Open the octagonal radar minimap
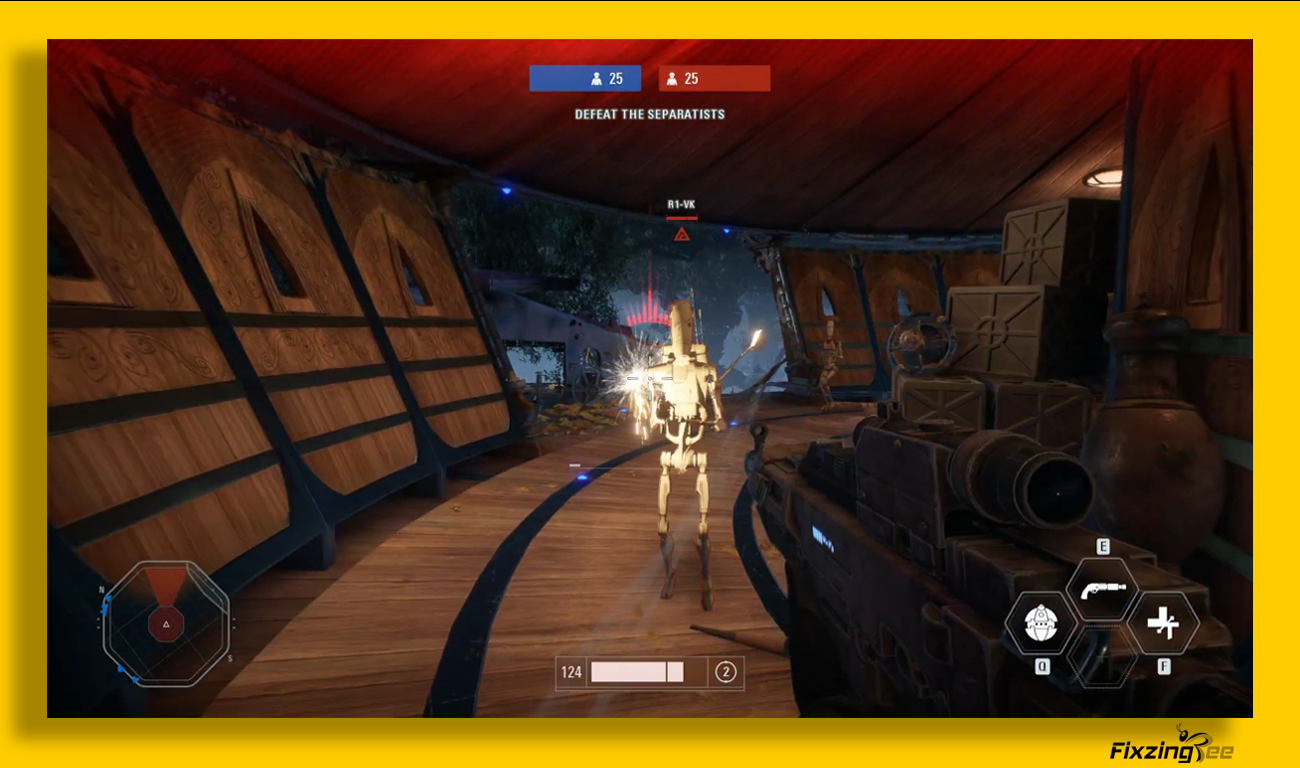This screenshot has height=768, width=1300. (166, 624)
